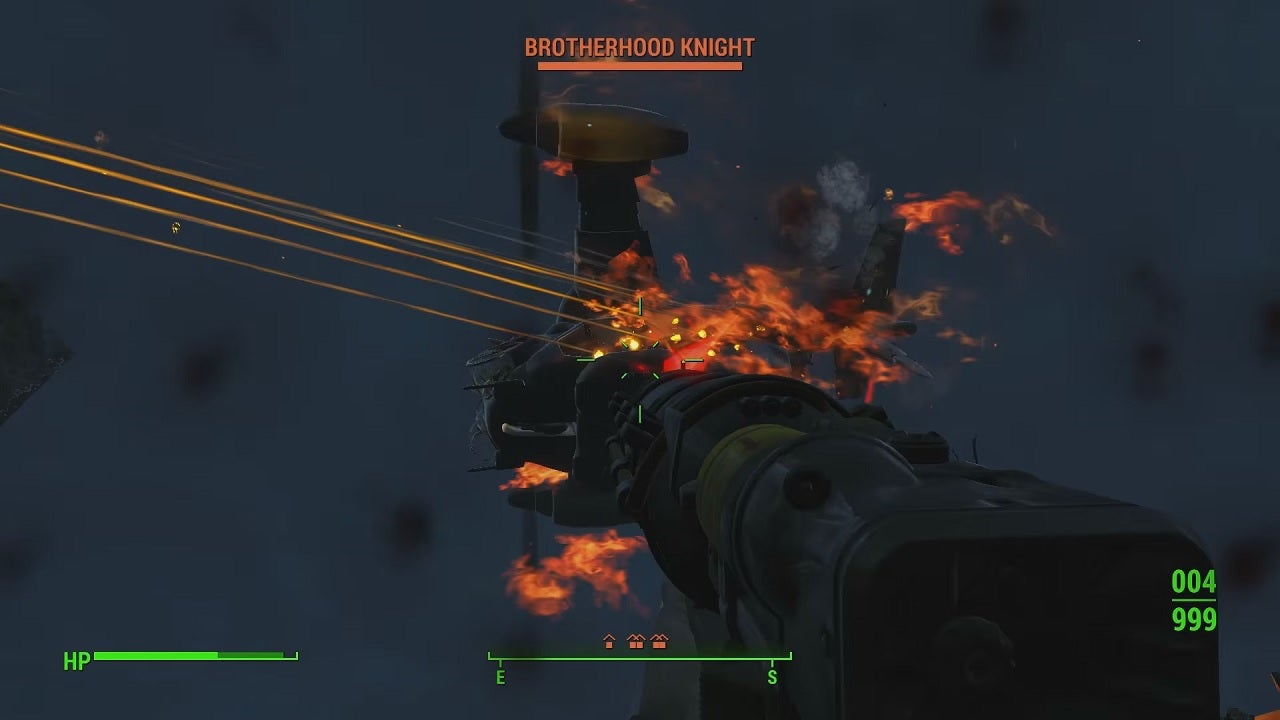1280x720 pixels.
Task: Click the up-arrow marker on the compass
Action: pos(608,641)
